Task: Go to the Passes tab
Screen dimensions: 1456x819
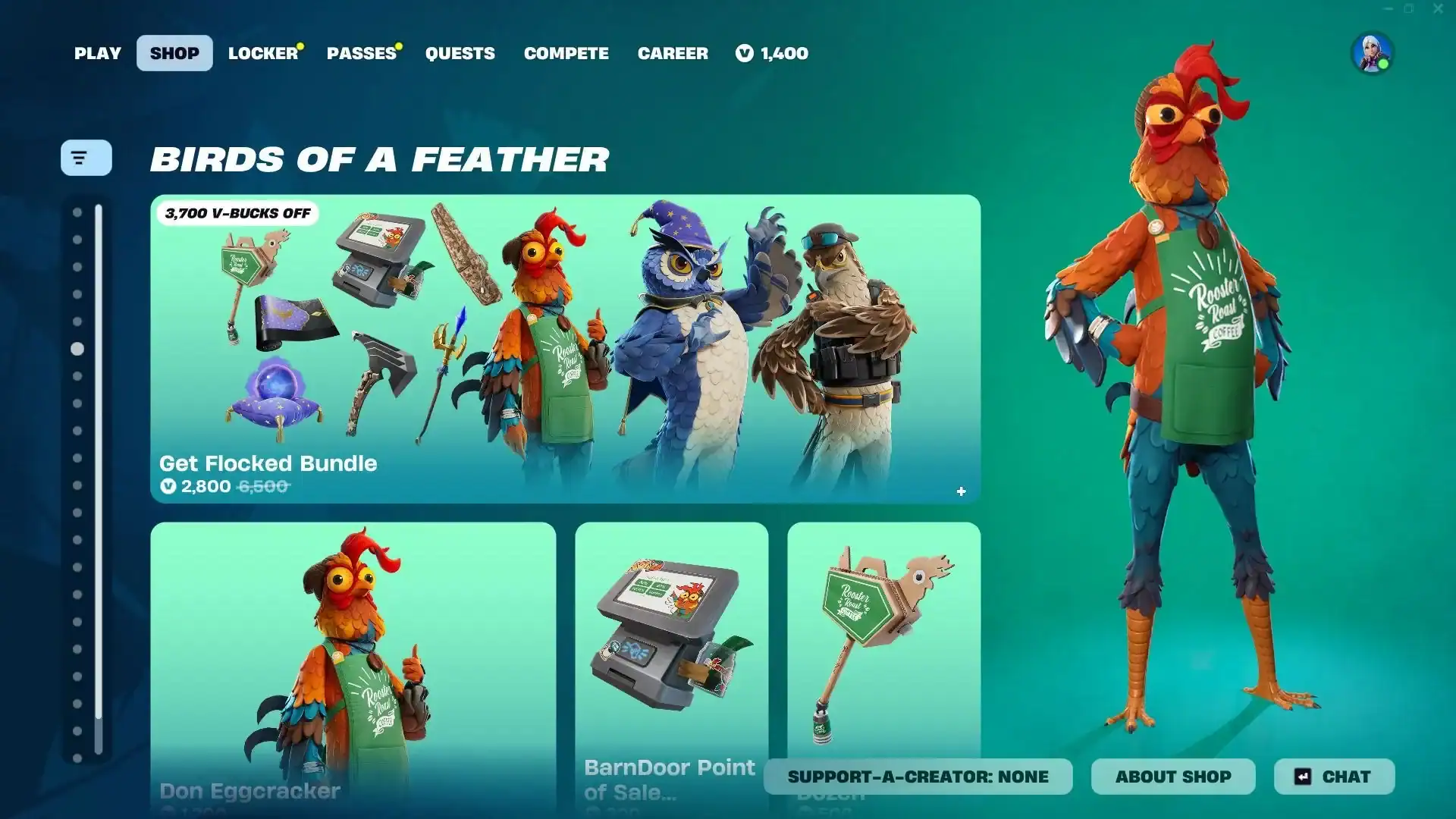Action: 362,53
